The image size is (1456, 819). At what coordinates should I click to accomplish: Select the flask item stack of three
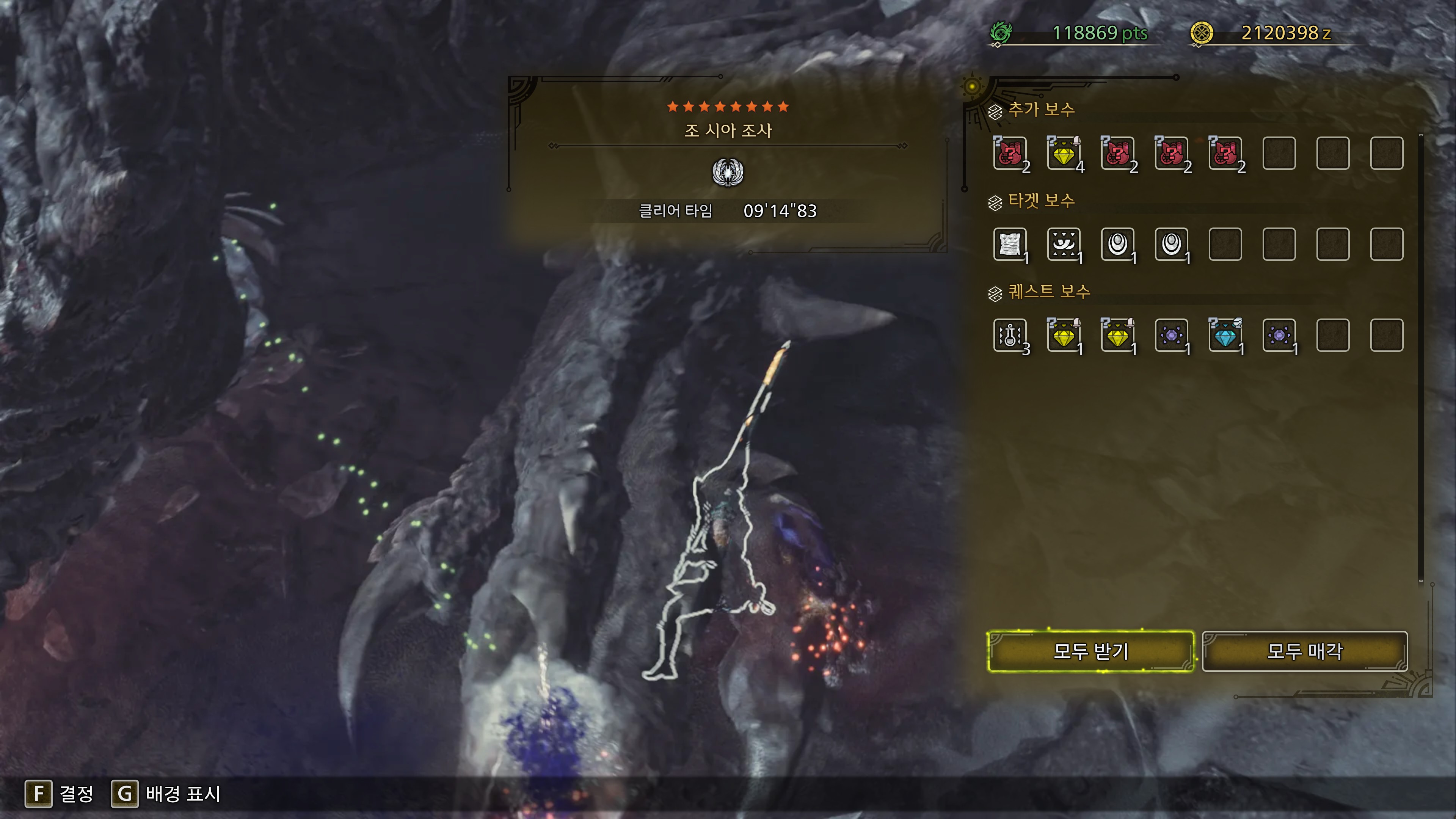tap(1010, 335)
